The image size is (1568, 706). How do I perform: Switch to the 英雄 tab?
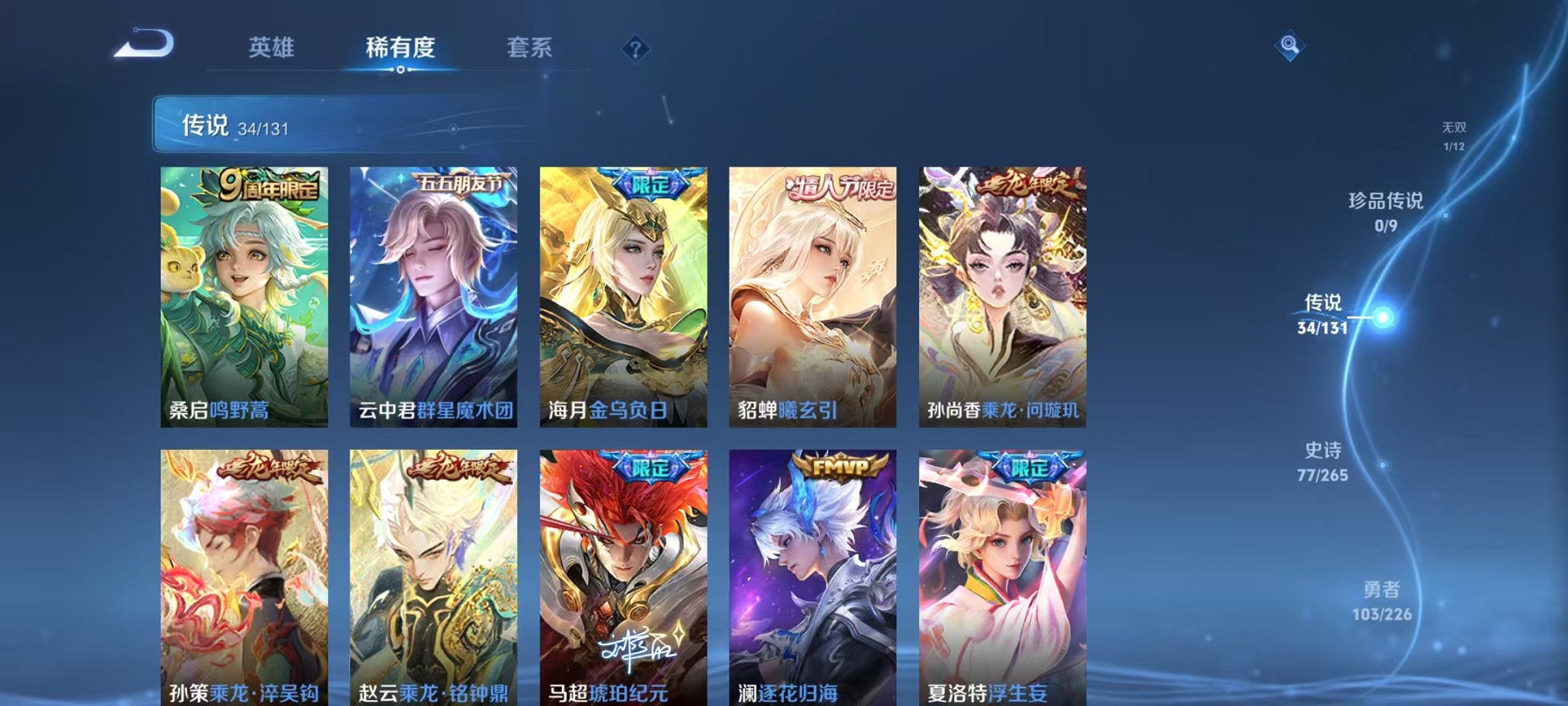[271, 48]
